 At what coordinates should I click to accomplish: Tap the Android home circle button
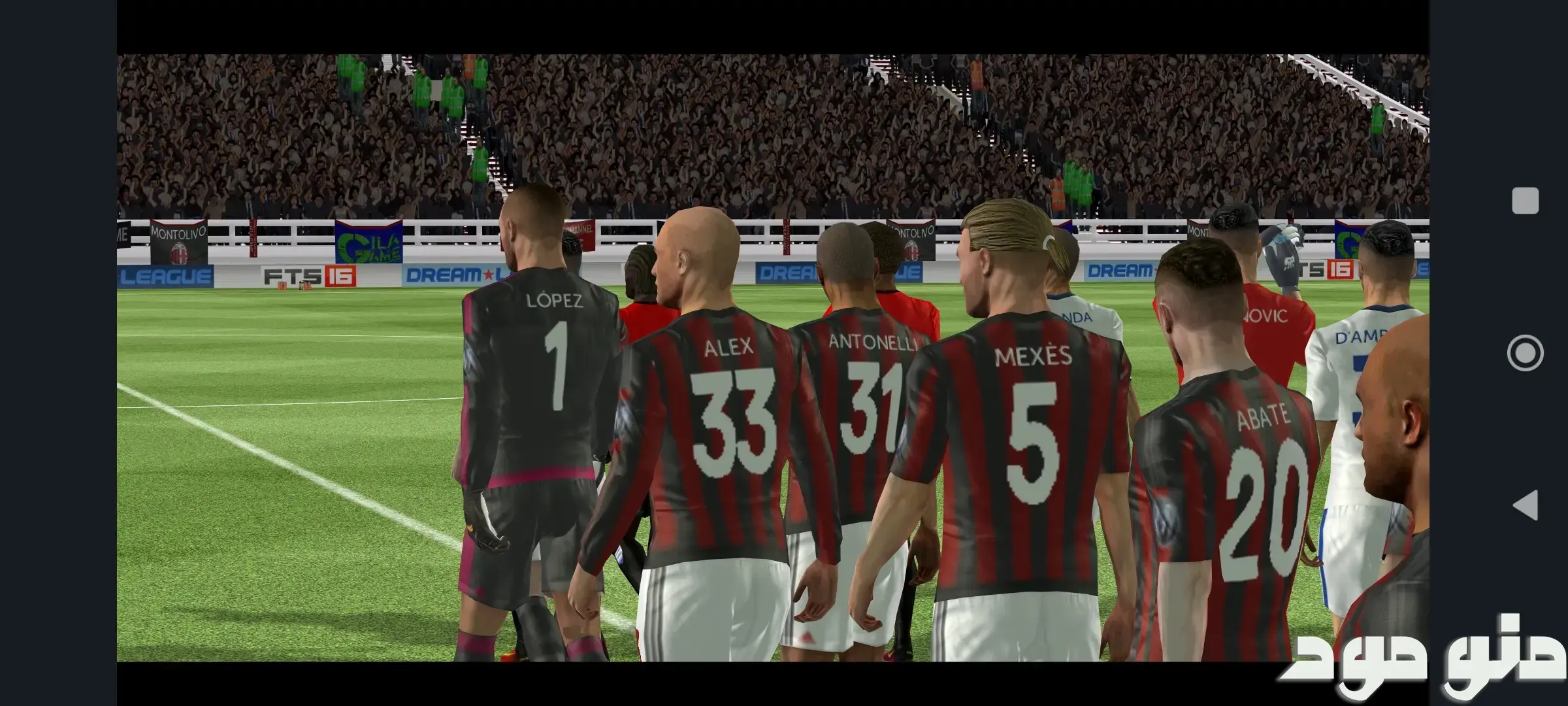coord(1525,353)
